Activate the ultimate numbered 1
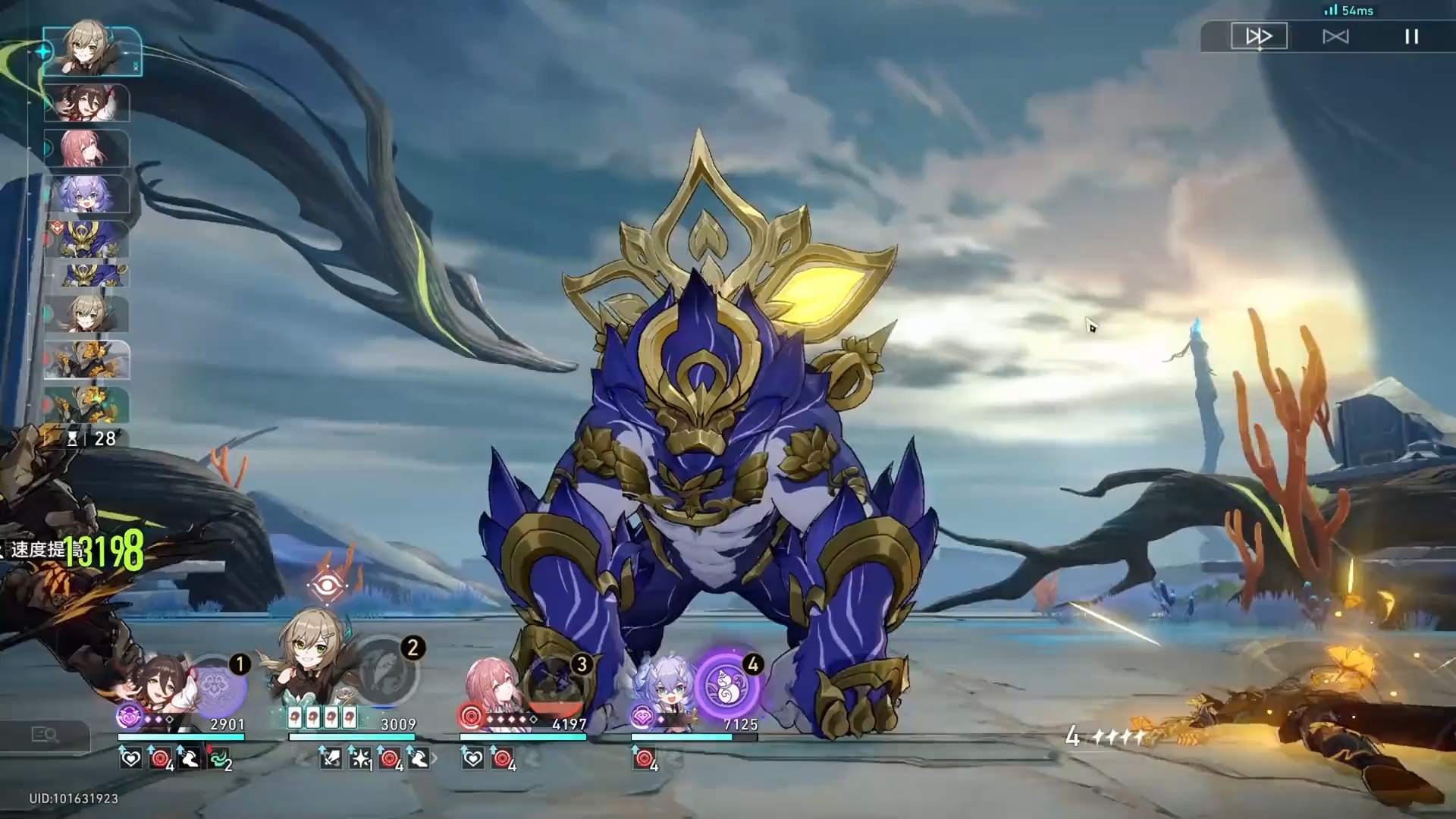Screen dimensions: 1456x819 [x=216, y=686]
